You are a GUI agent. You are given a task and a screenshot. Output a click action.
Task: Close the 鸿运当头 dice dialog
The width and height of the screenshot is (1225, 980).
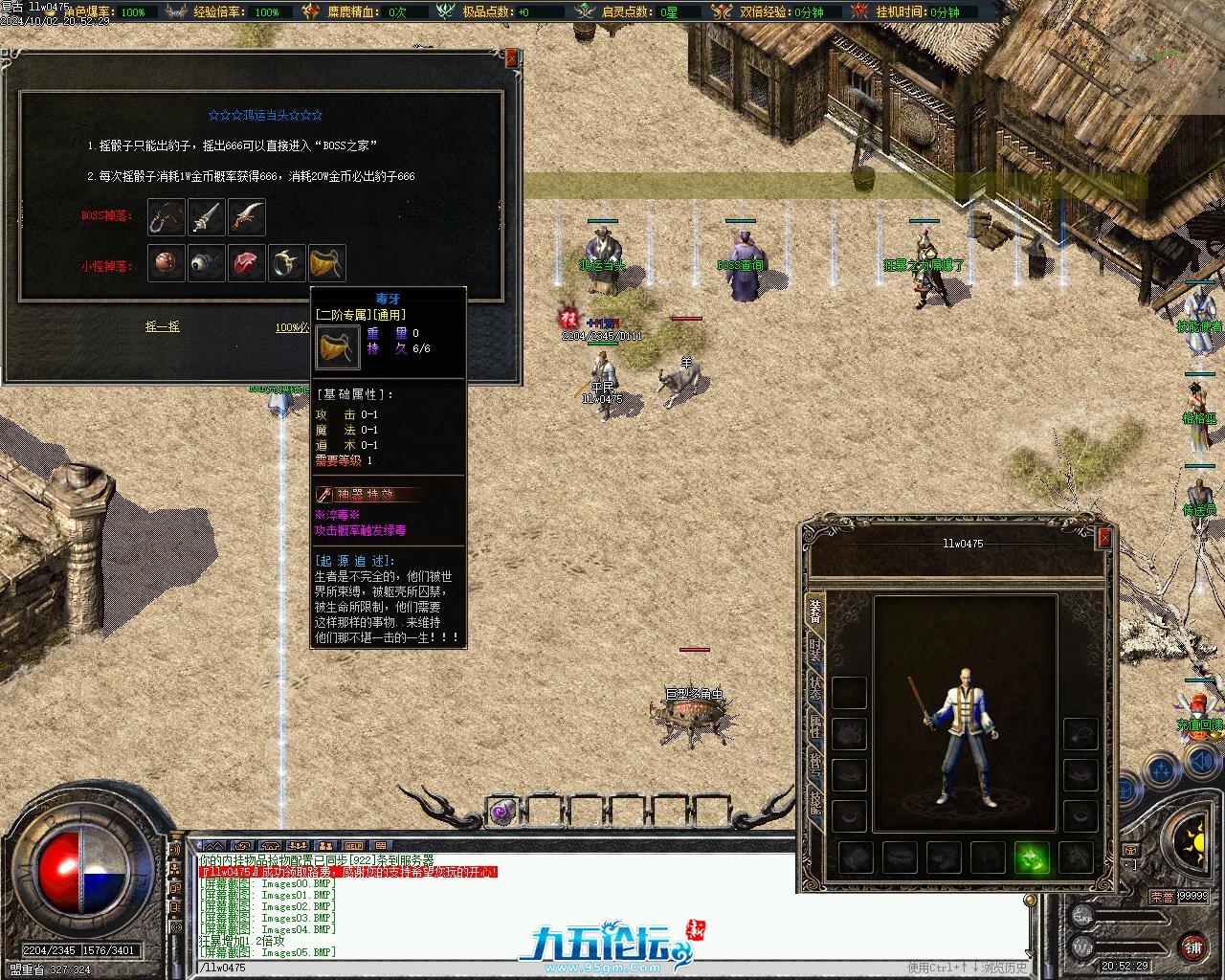coord(511,58)
